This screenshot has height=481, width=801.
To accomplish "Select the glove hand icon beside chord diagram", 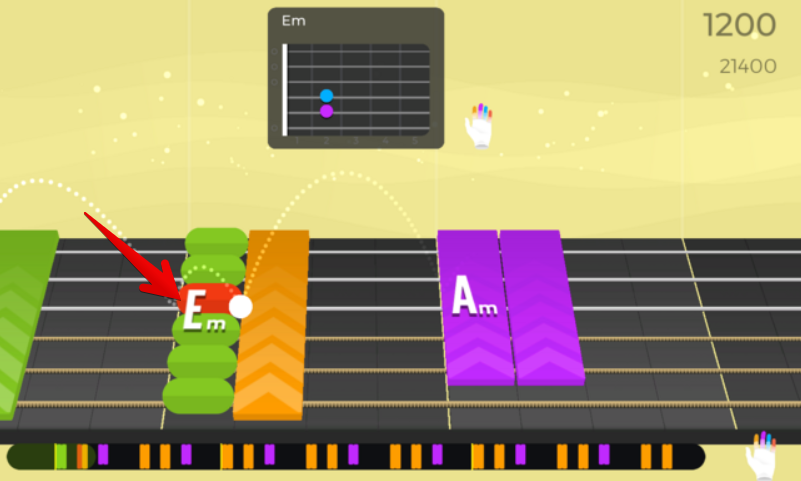I will pos(480,126).
